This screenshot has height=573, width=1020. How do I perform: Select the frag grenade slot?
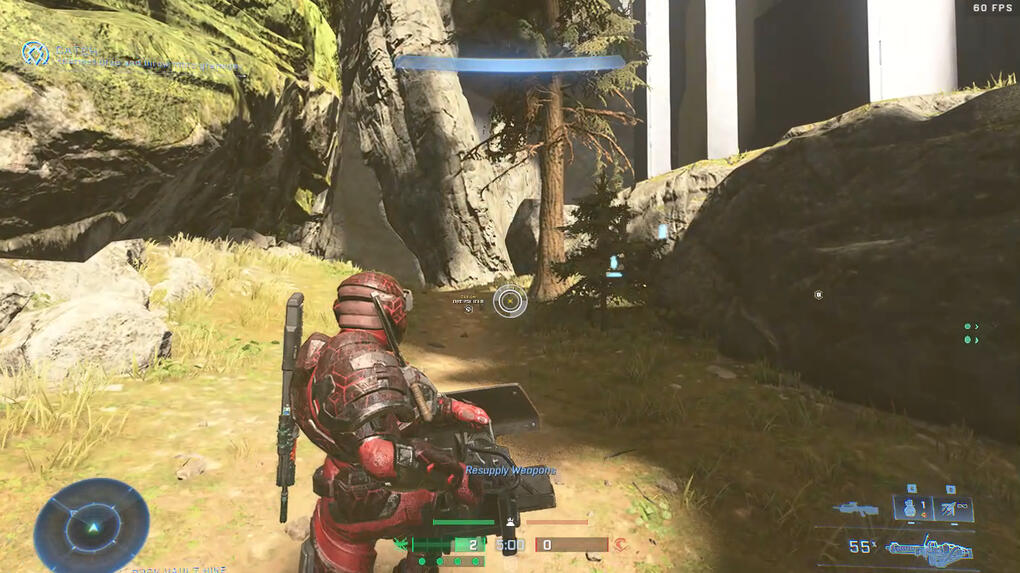pyautogui.click(x=911, y=509)
